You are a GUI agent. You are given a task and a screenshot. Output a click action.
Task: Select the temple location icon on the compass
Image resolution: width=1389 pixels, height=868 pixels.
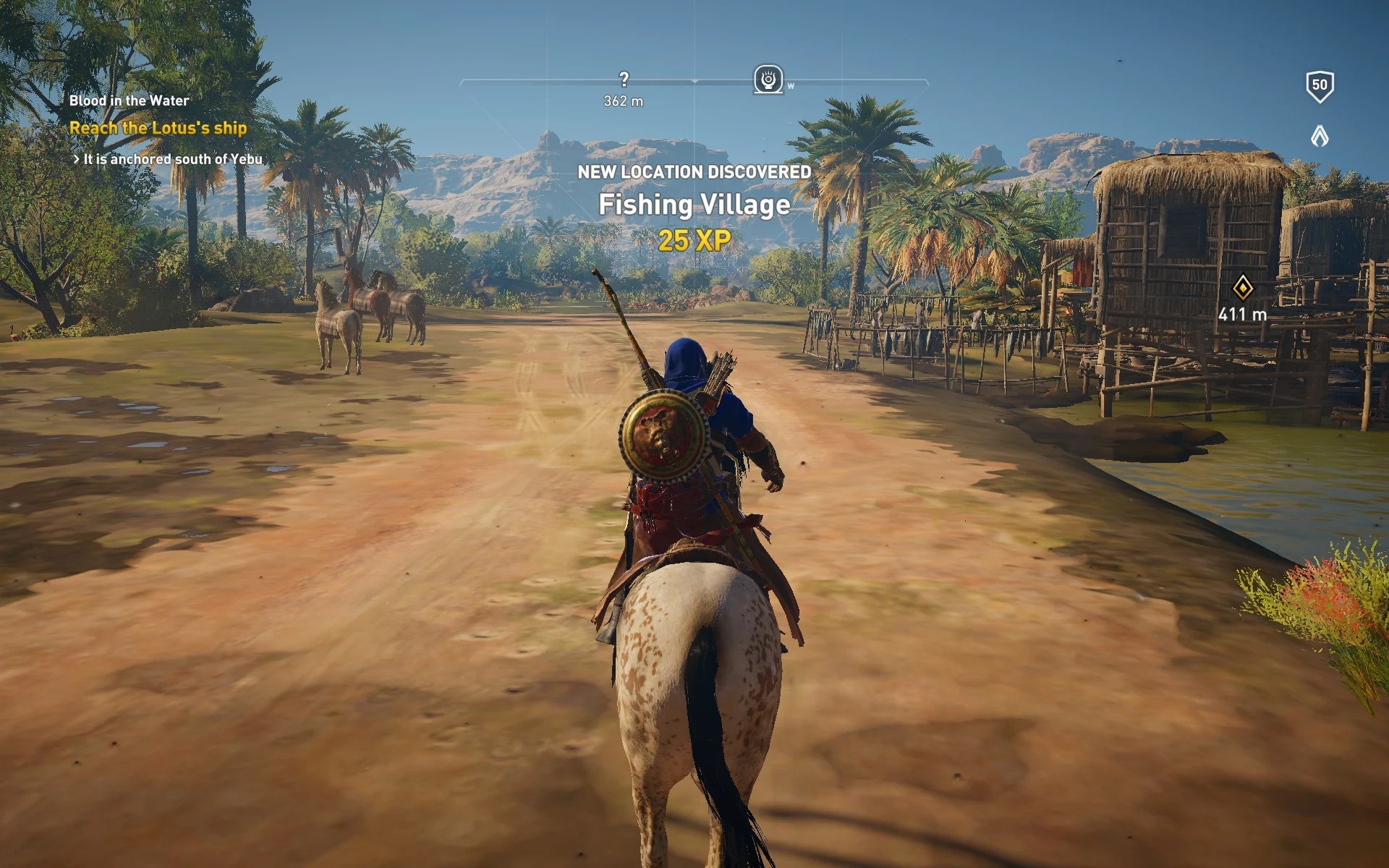tap(769, 77)
